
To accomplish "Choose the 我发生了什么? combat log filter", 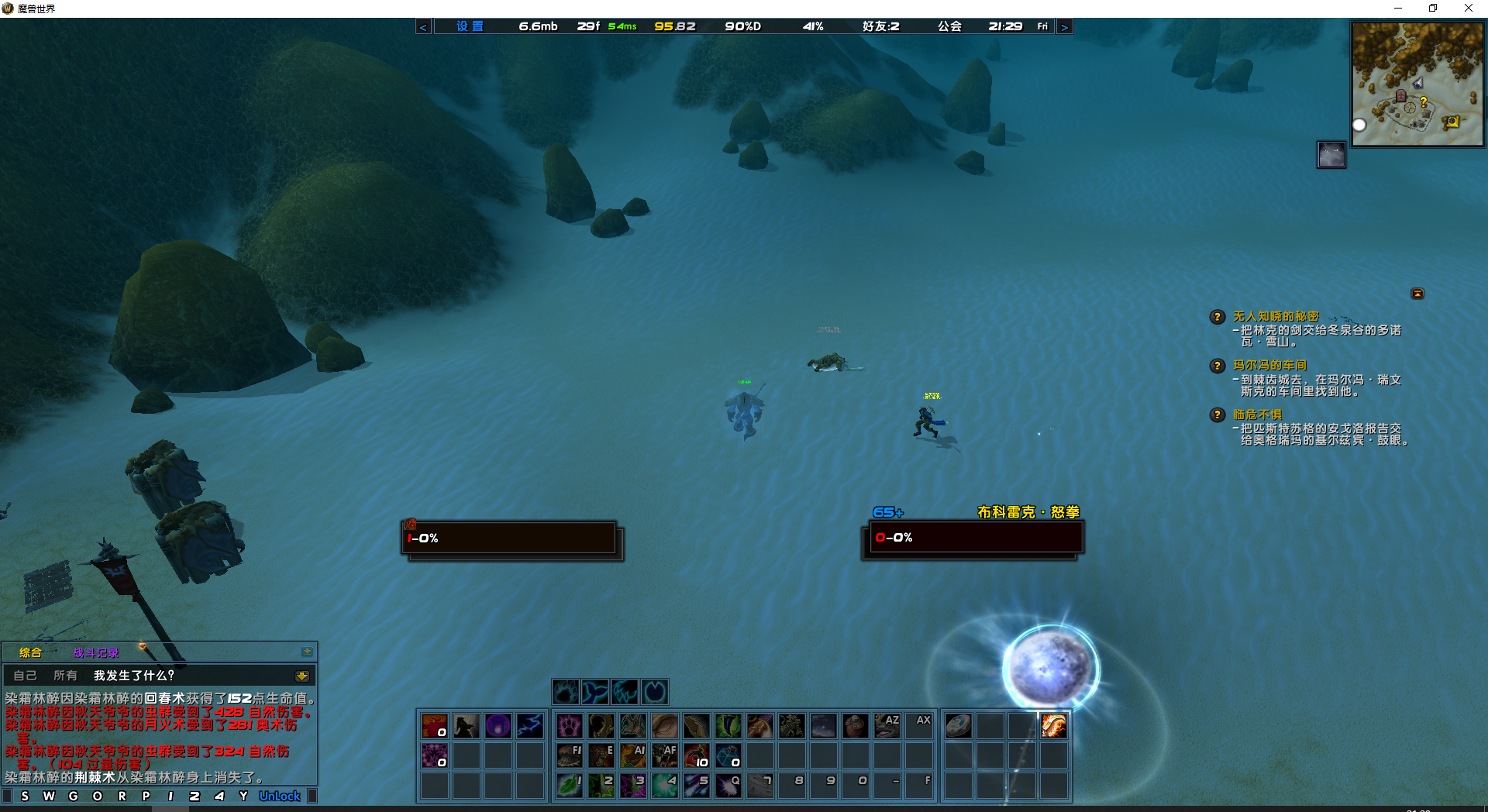I will click(x=134, y=676).
